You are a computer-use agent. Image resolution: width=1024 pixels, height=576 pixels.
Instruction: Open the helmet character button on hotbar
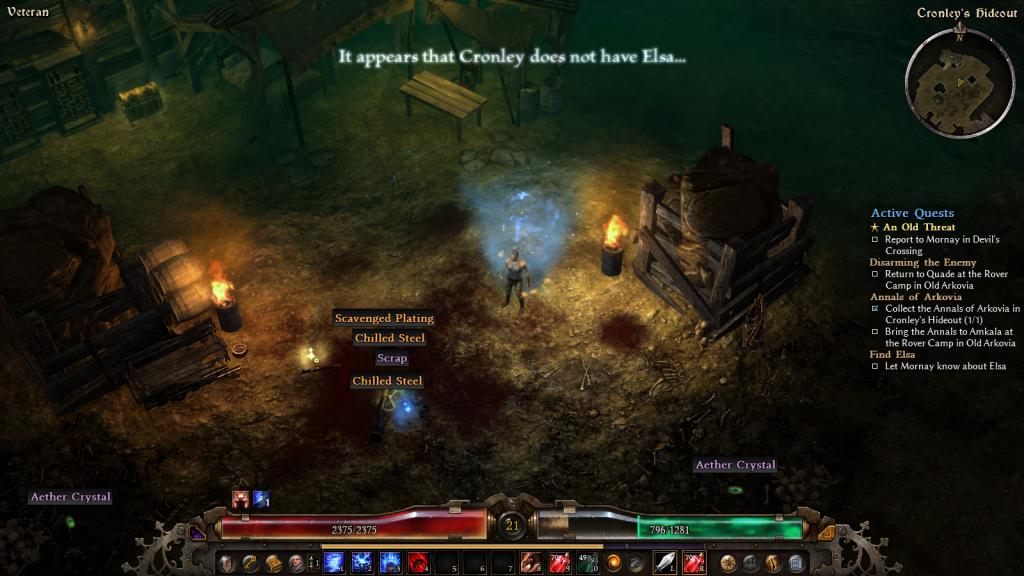click(227, 563)
